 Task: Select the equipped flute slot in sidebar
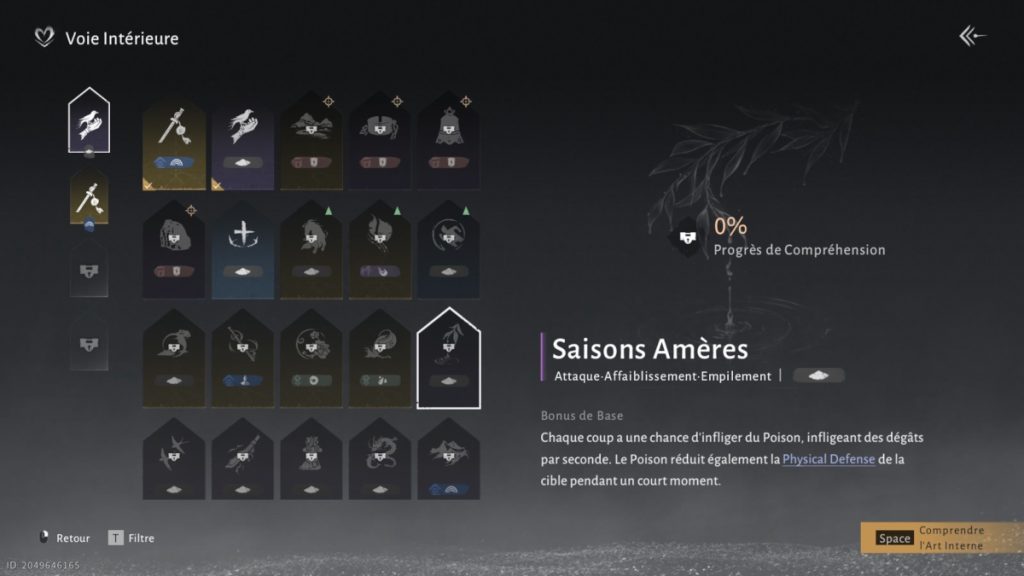88,196
